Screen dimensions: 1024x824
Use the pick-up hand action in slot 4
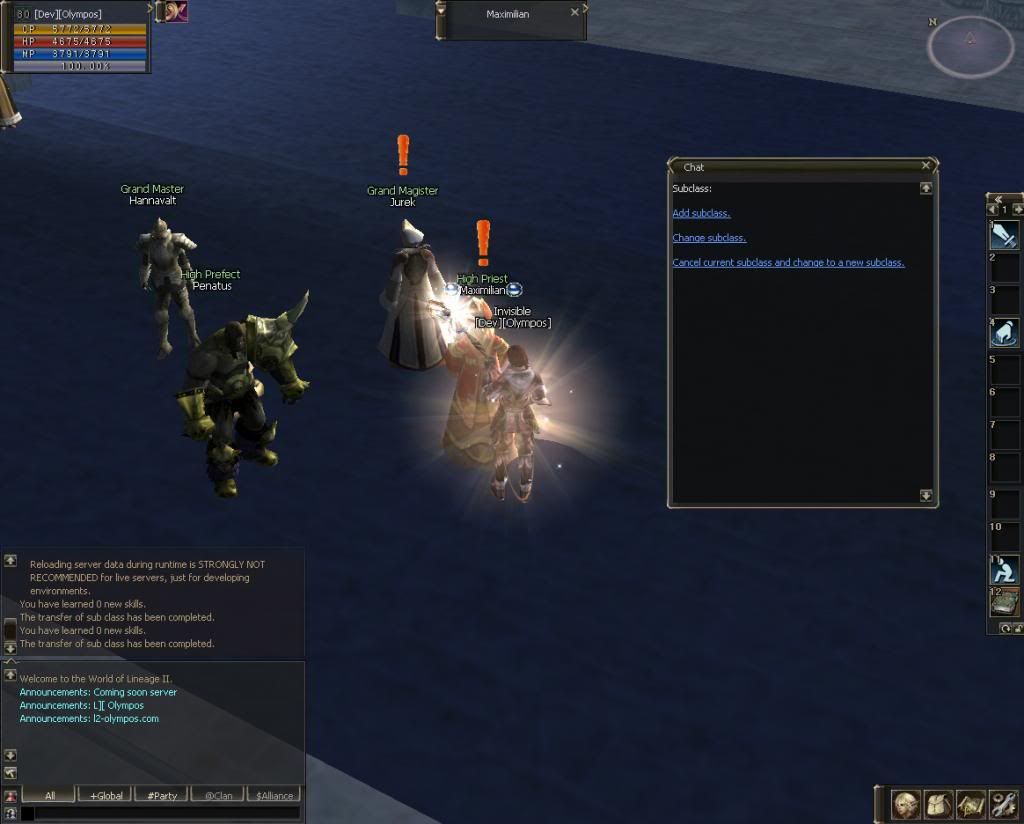point(1004,333)
